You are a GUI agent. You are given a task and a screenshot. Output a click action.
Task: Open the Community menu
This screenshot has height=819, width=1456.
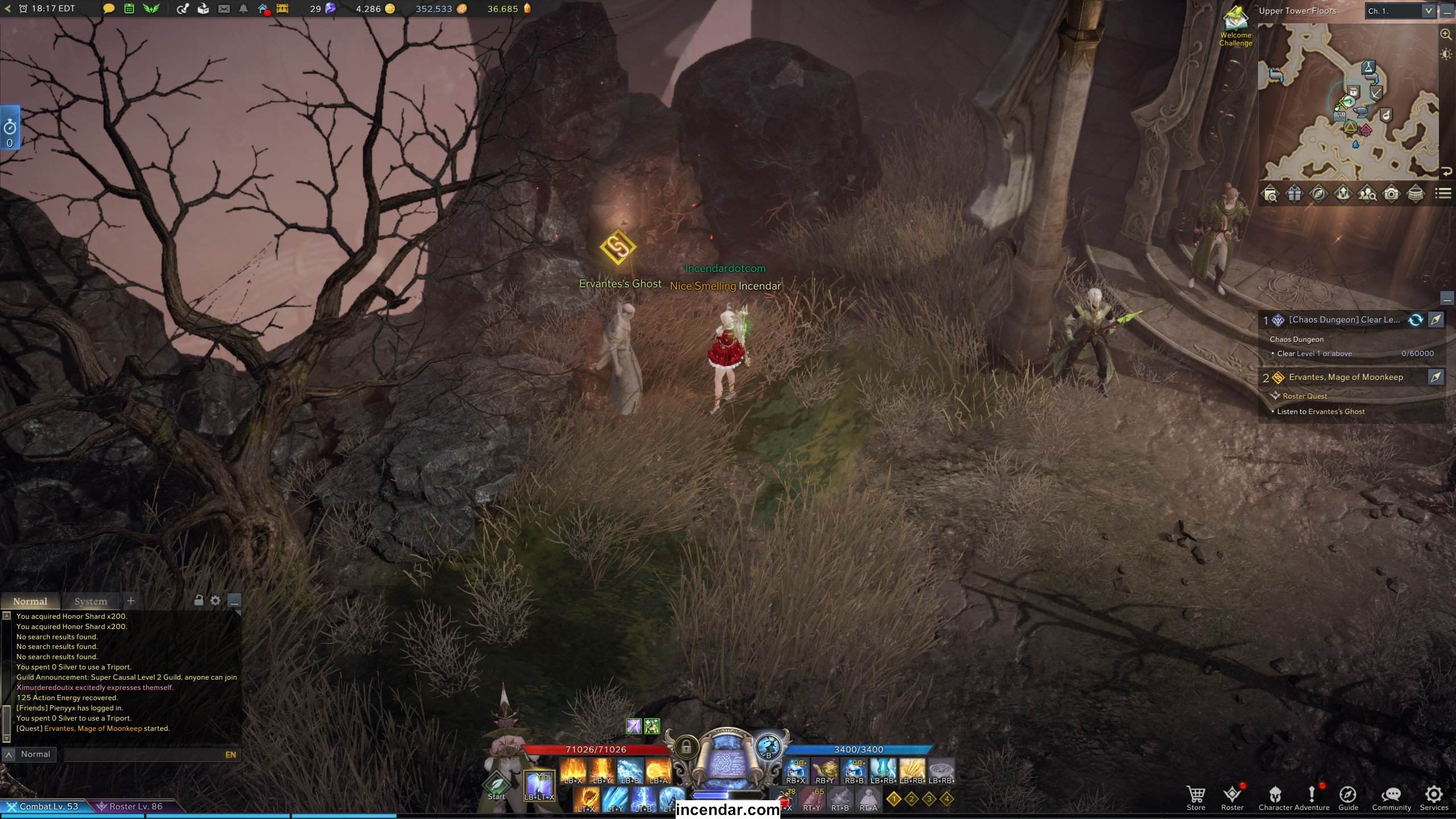1391,797
